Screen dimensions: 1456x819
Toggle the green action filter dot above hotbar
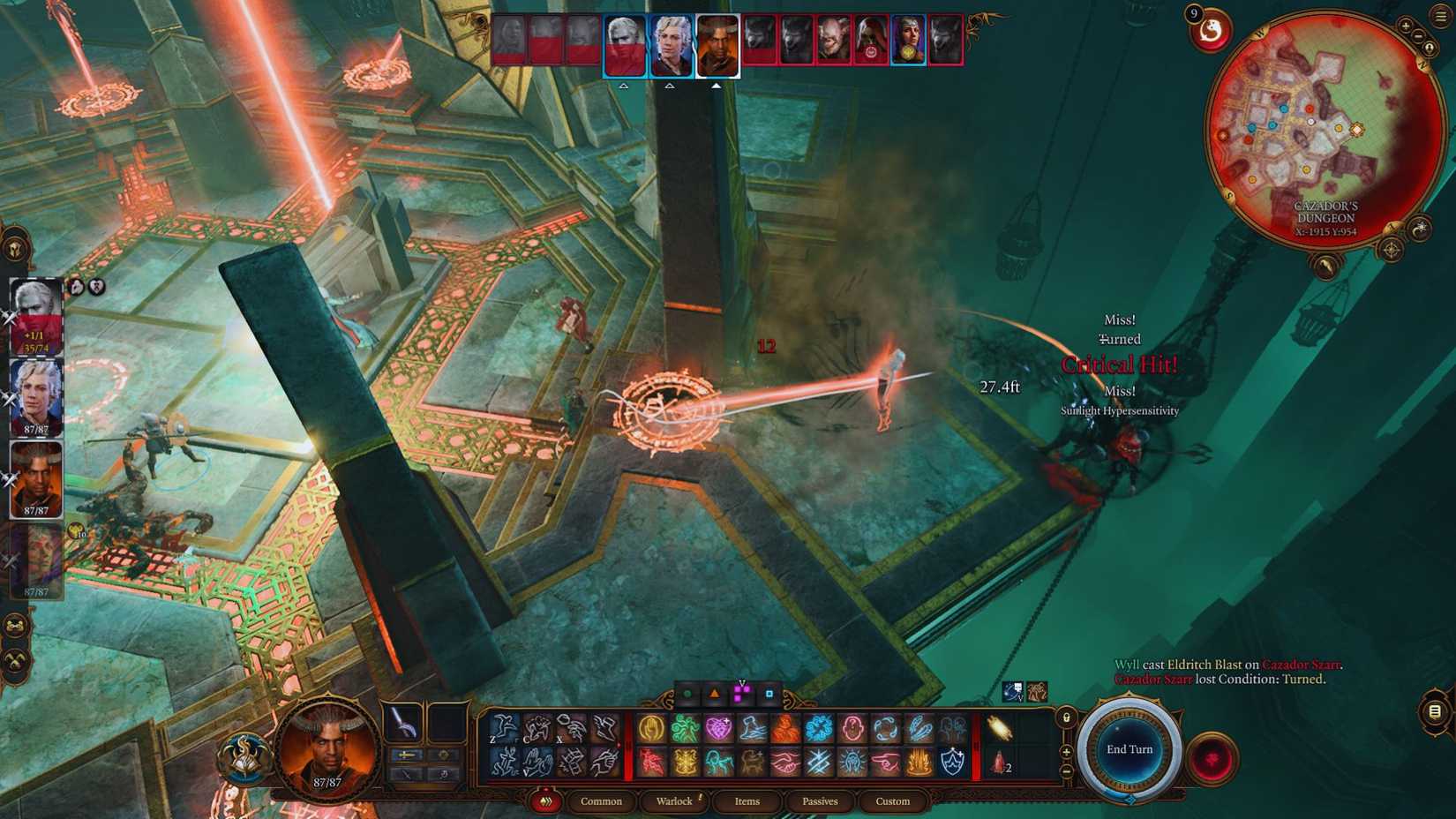687,694
